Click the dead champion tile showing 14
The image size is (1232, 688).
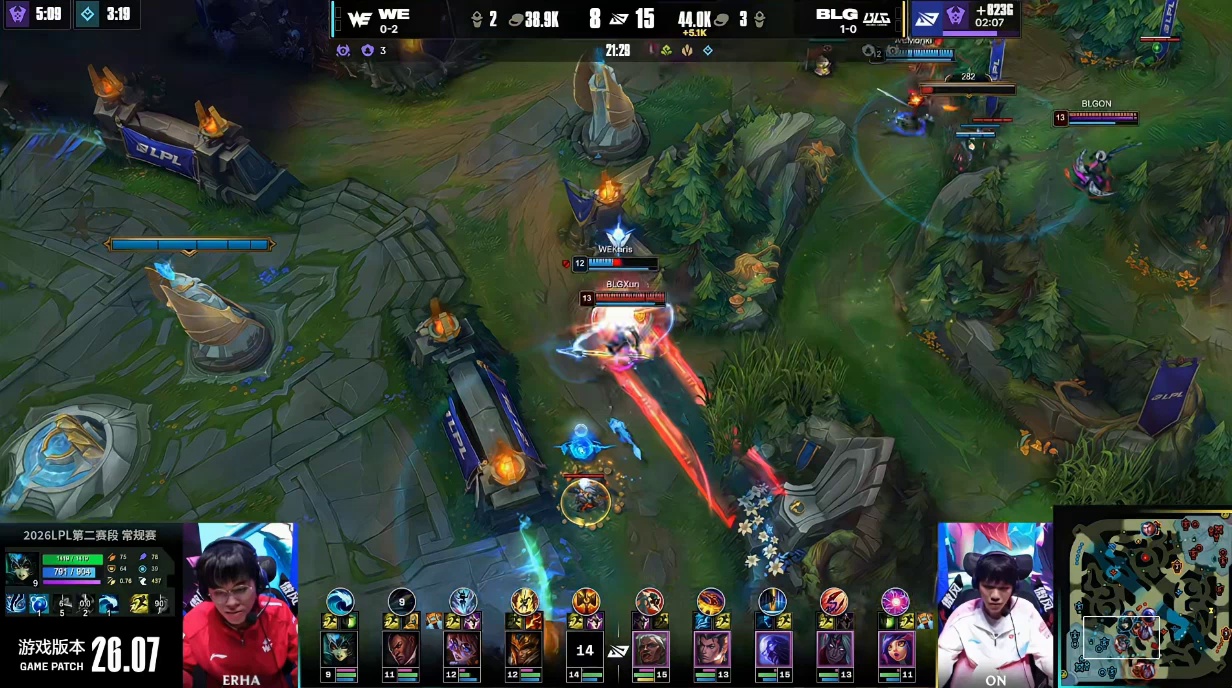585,650
